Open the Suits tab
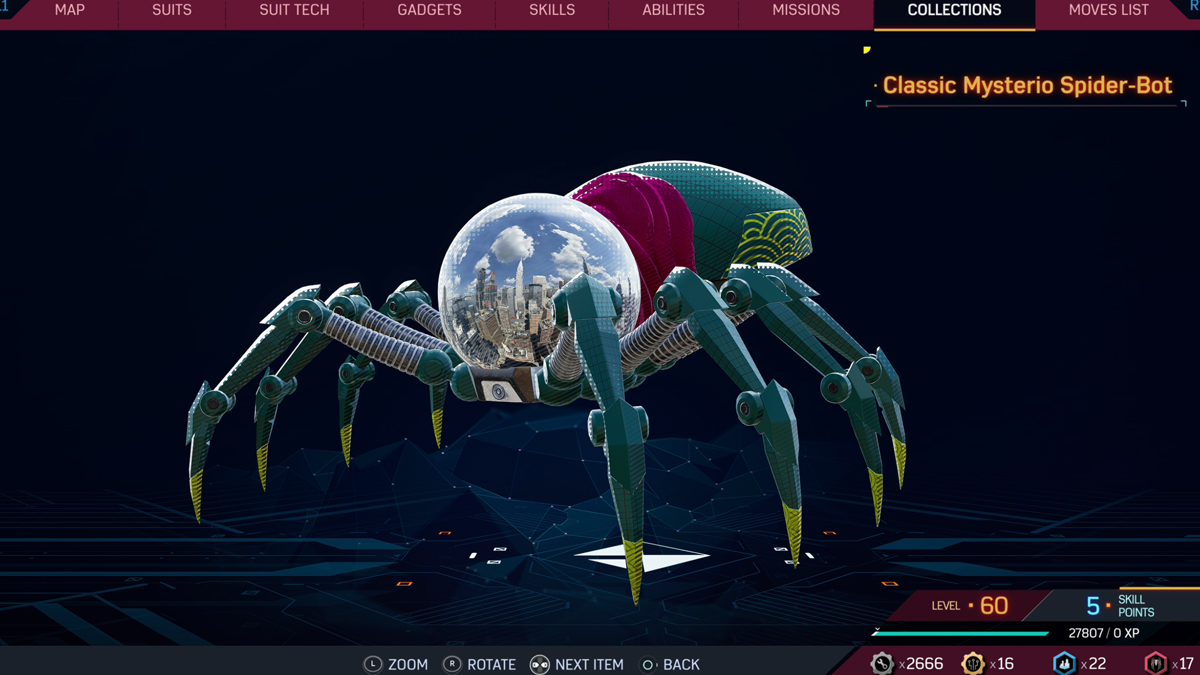Image resolution: width=1200 pixels, height=675 pixels. coord(171,11)
